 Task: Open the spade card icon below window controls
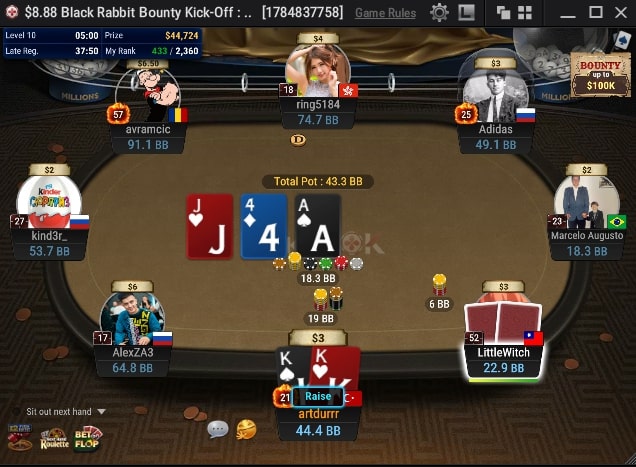622,40
